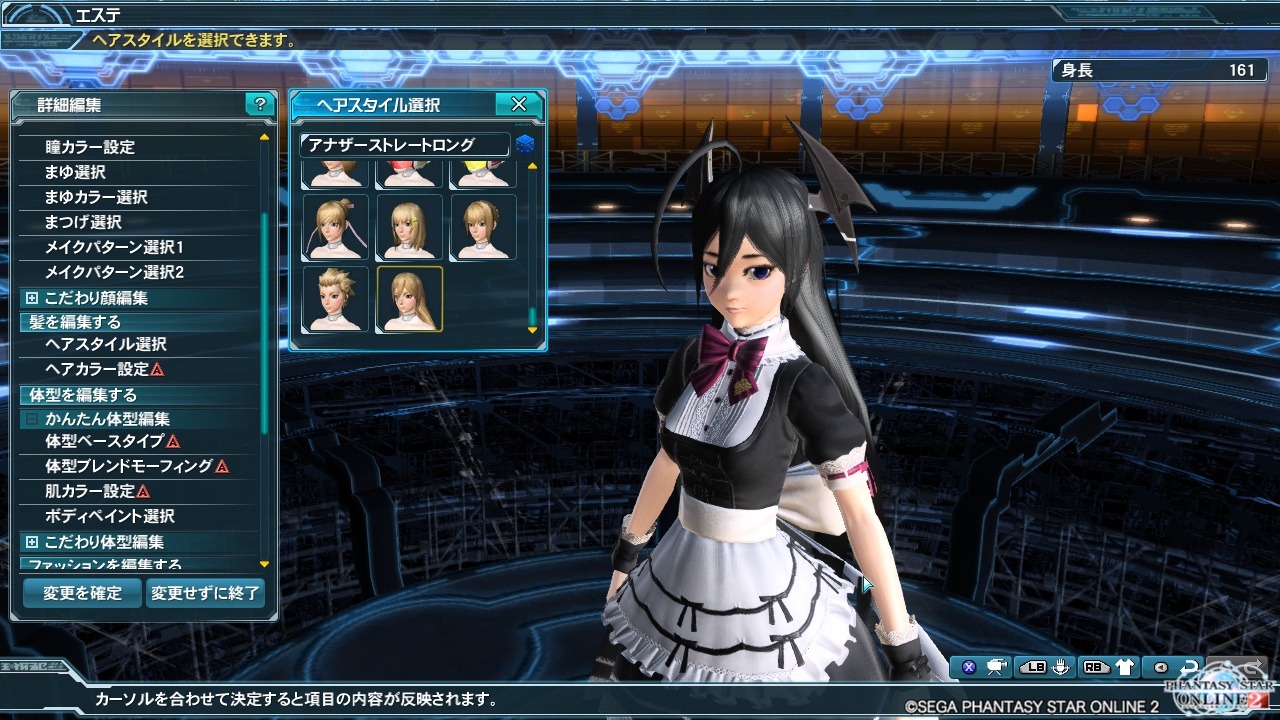Select ボディペイント選択
The width and height of the screenshot is (1280, 720).
tap(110, 516)
